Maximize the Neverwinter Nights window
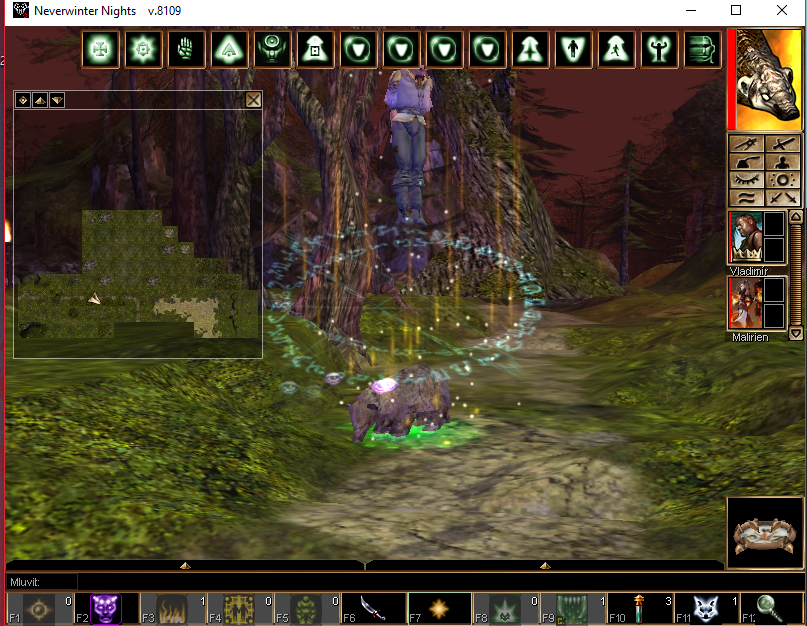The image size is (807, 626). tap(736, 10)
